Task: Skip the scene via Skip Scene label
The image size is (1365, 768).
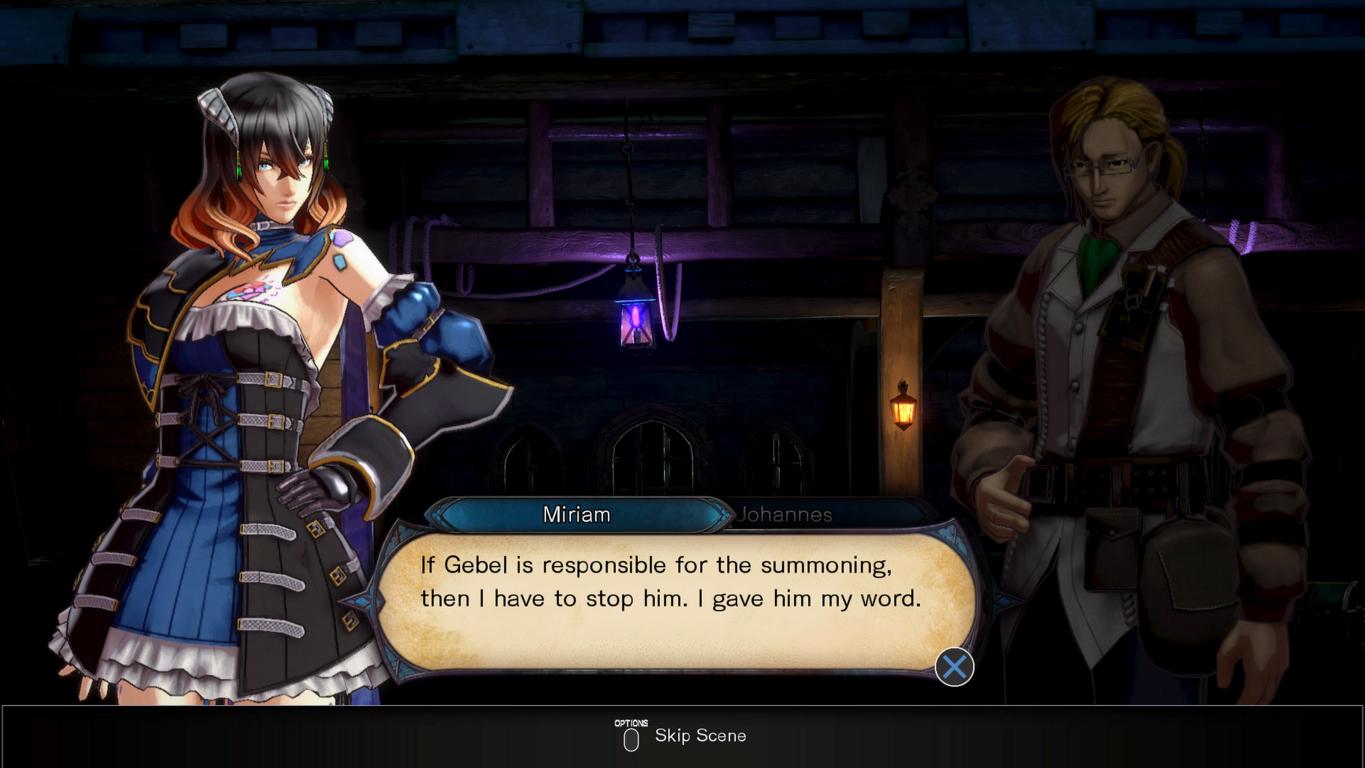Action: click(x=700, y=736)
